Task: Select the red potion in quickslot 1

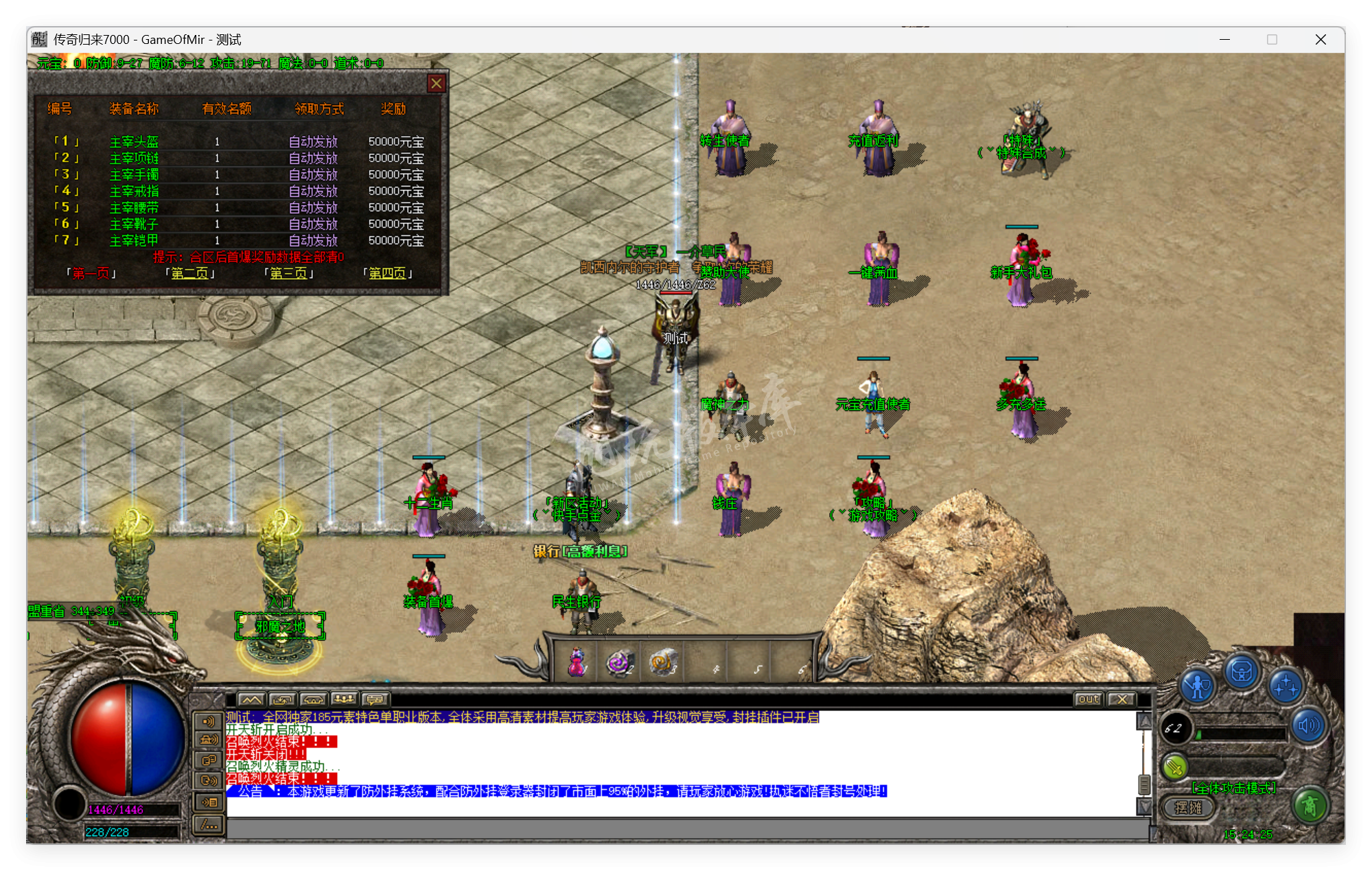Action: pos(575,661)
